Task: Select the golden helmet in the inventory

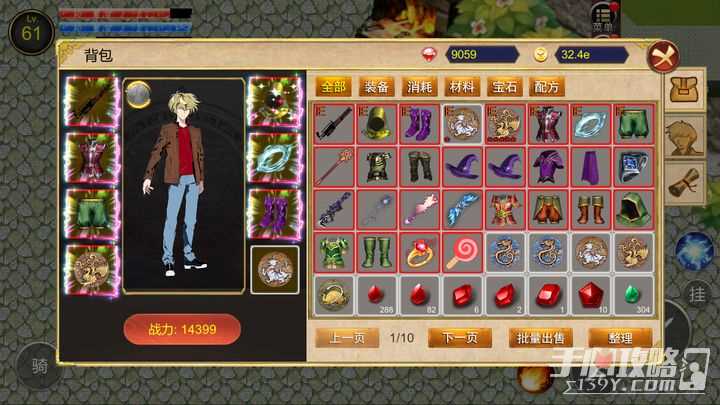Action: pyautogui.click(x=376, y=124)
